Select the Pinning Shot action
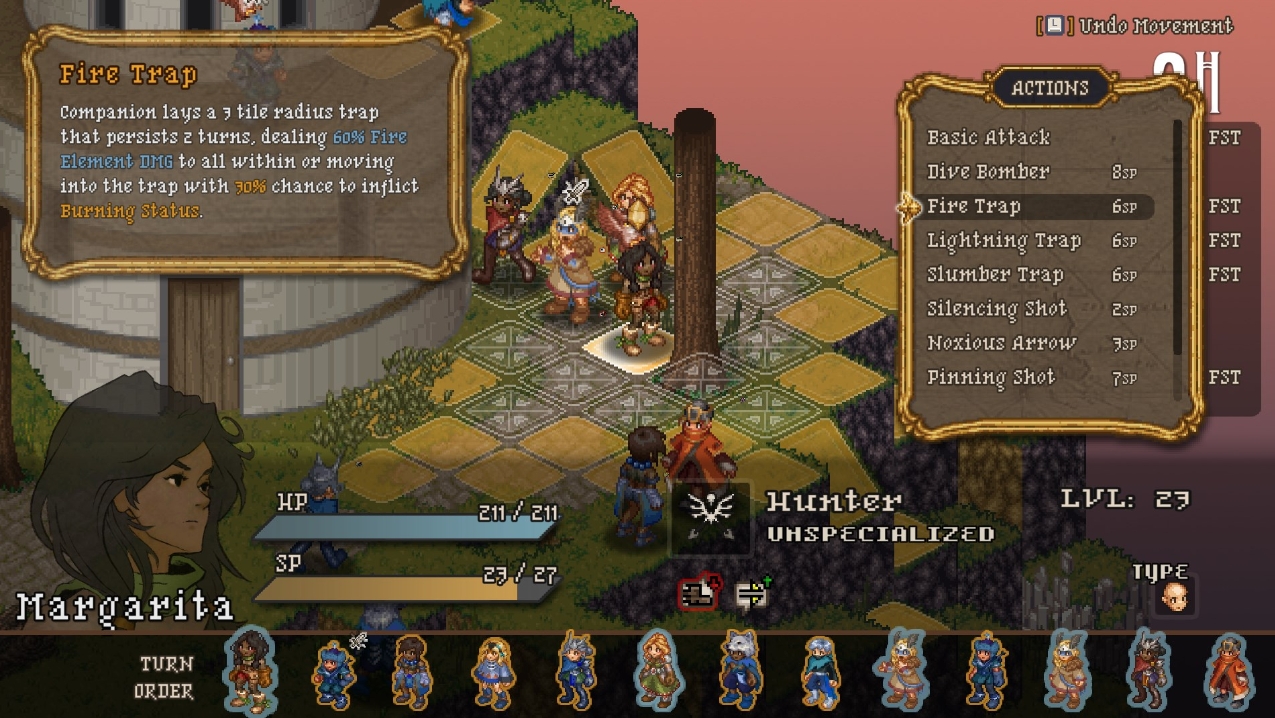Viewport: 1275px width, 718px height. pyautogui.click(x=990, y=378)
